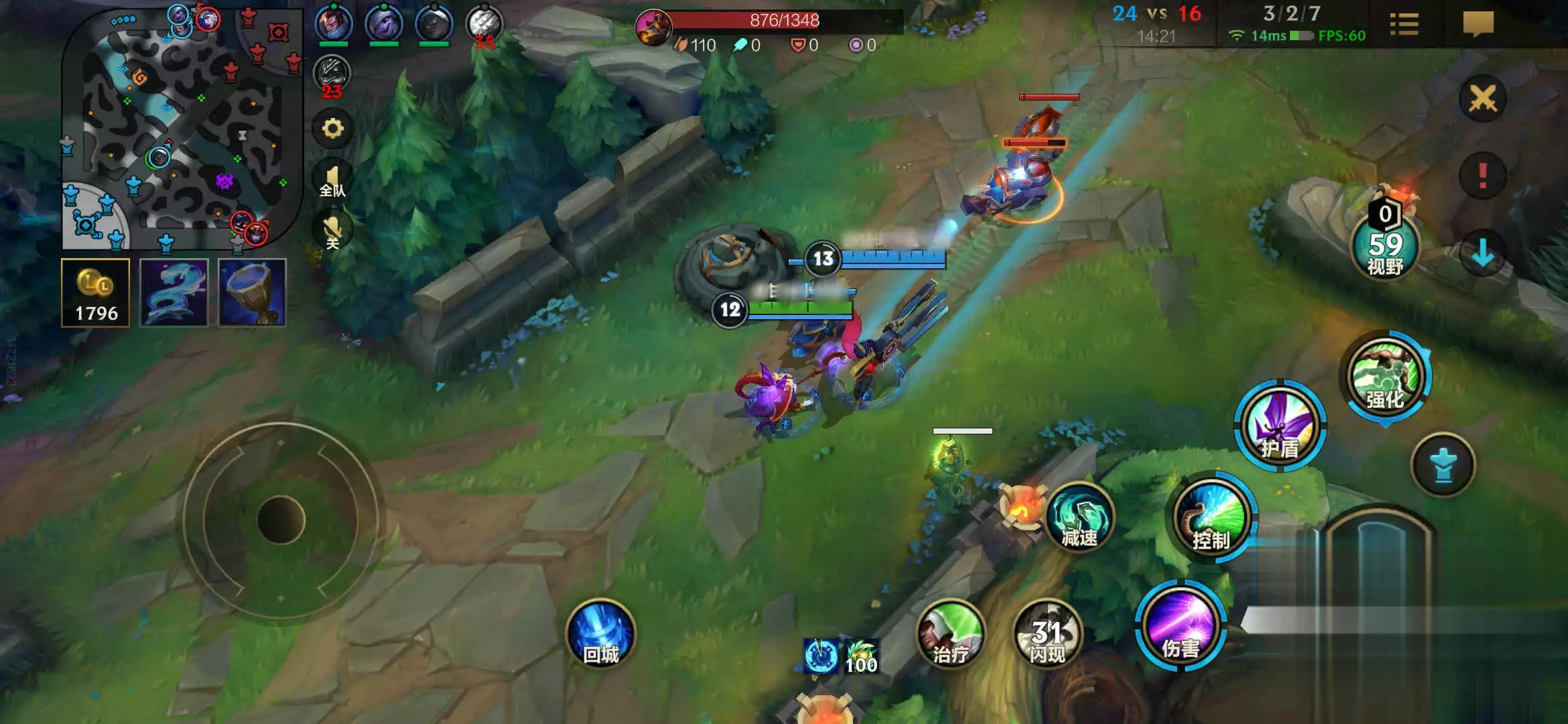1568x724 pixels.
Task: Buy the recommended chalice item
Action: coord(253,293)
